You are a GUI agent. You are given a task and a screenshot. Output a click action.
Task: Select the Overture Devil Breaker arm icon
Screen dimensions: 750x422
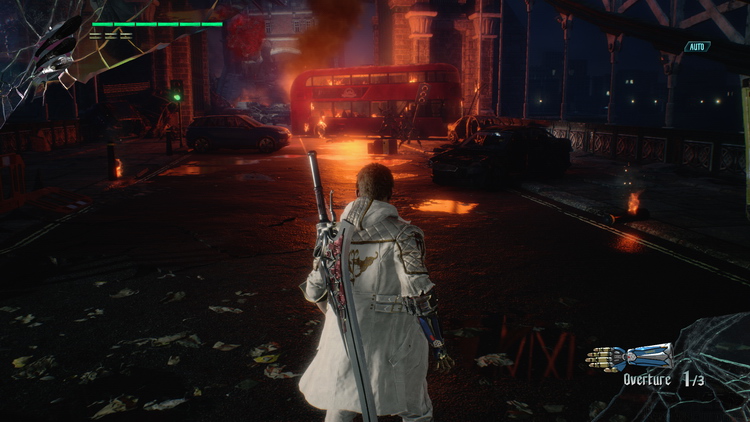point(629,357)
